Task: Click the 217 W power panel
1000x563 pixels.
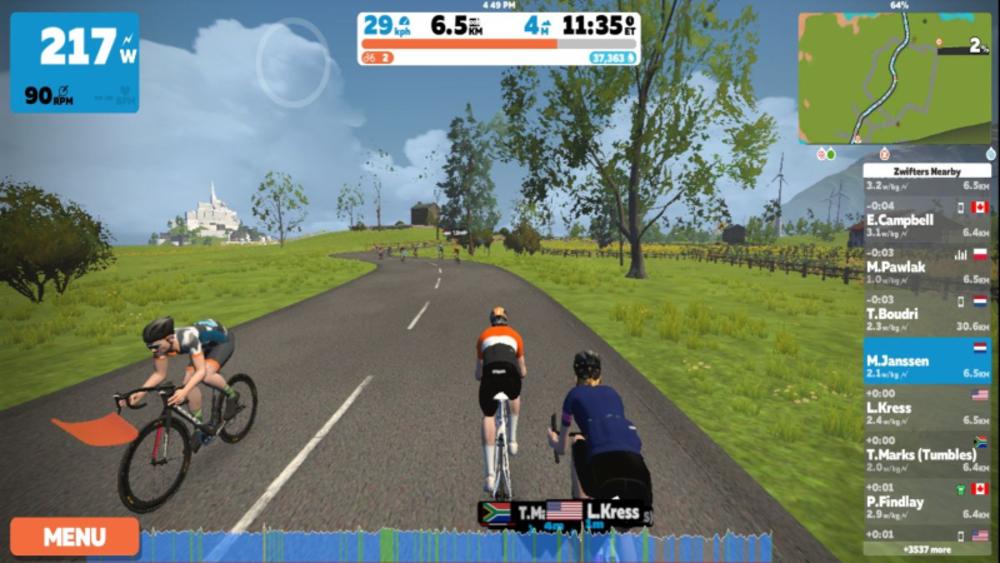Action: [x=74, y=62]
